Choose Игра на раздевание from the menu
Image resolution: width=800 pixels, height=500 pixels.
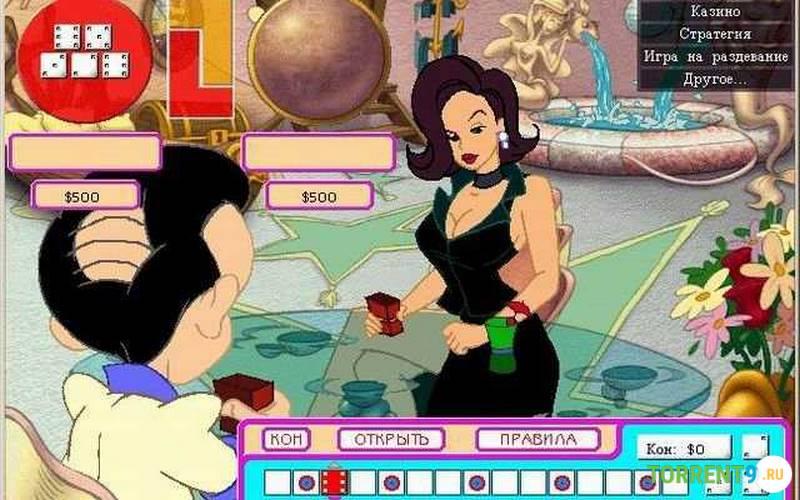[715, 56]
